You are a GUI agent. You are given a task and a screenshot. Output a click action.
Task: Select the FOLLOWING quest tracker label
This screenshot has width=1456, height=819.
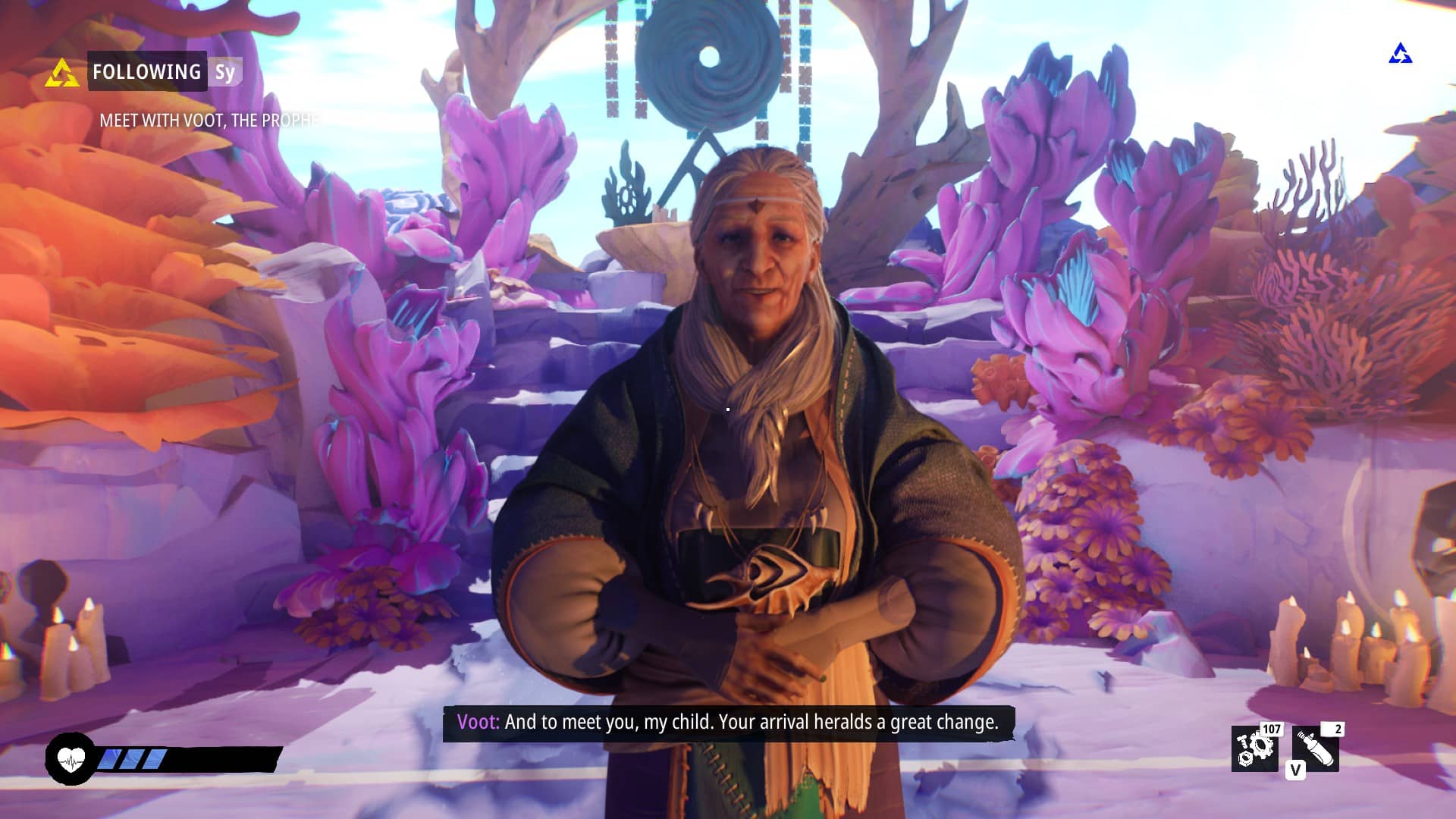click(147, 72)
